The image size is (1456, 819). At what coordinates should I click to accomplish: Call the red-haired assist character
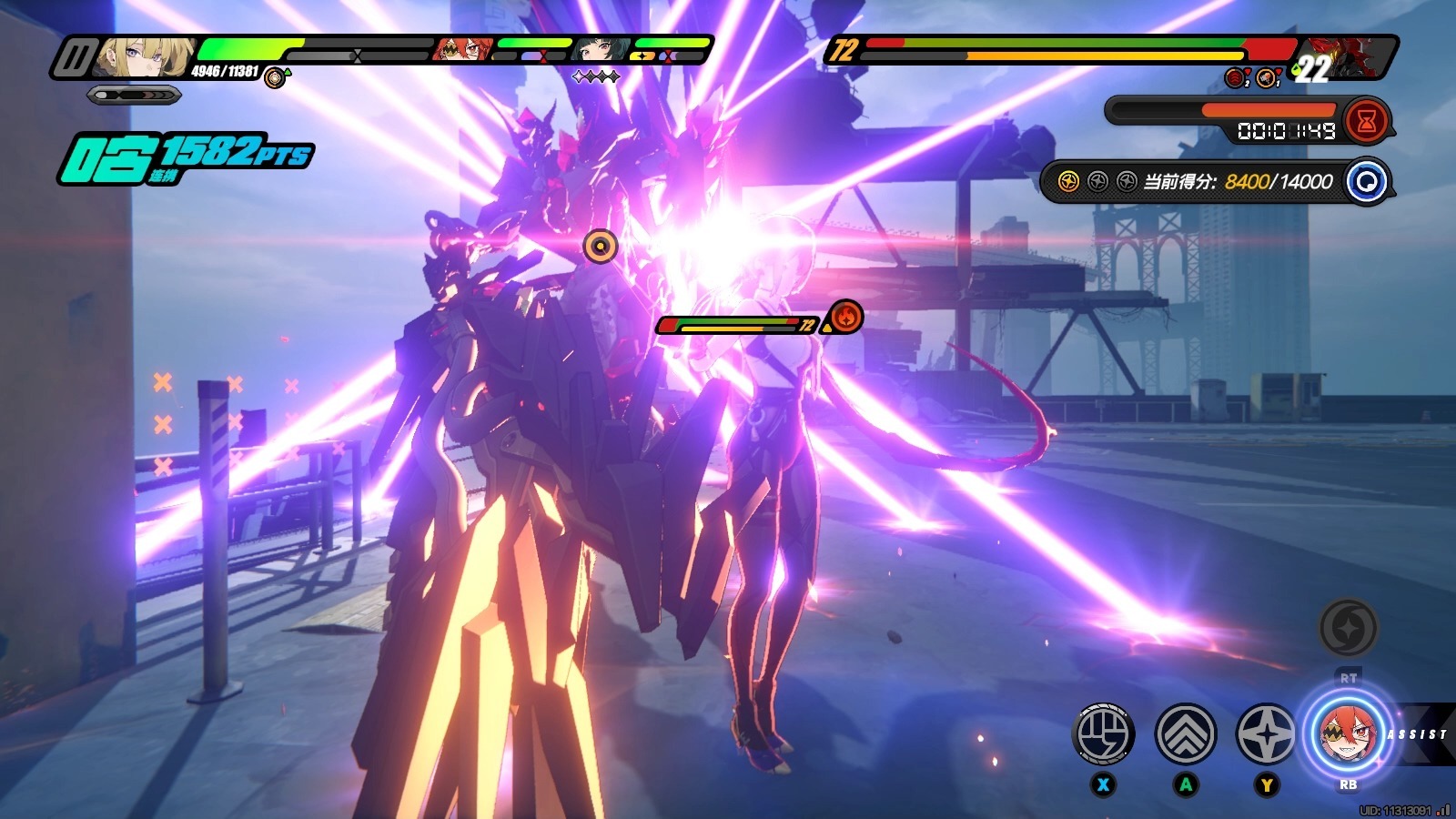pyautogui.click(x=1347, y=732)
